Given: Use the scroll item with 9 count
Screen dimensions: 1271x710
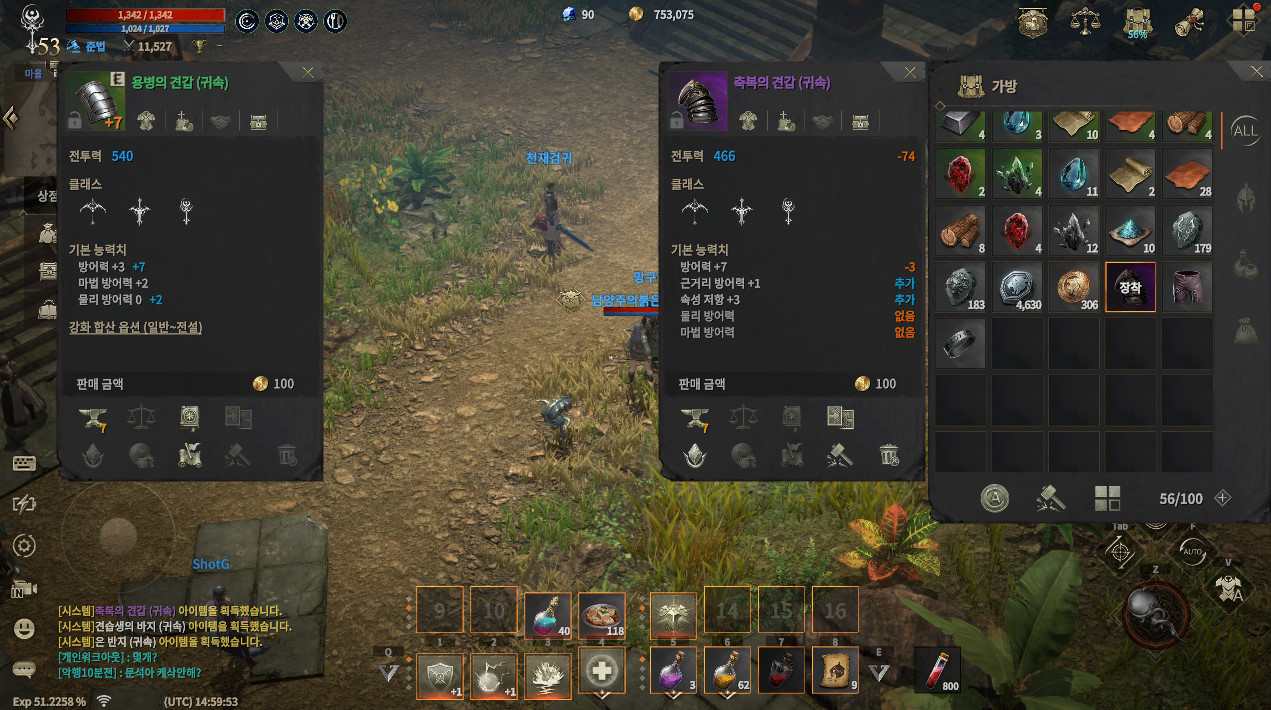Looking at the screenshot, I should (836, 670).
